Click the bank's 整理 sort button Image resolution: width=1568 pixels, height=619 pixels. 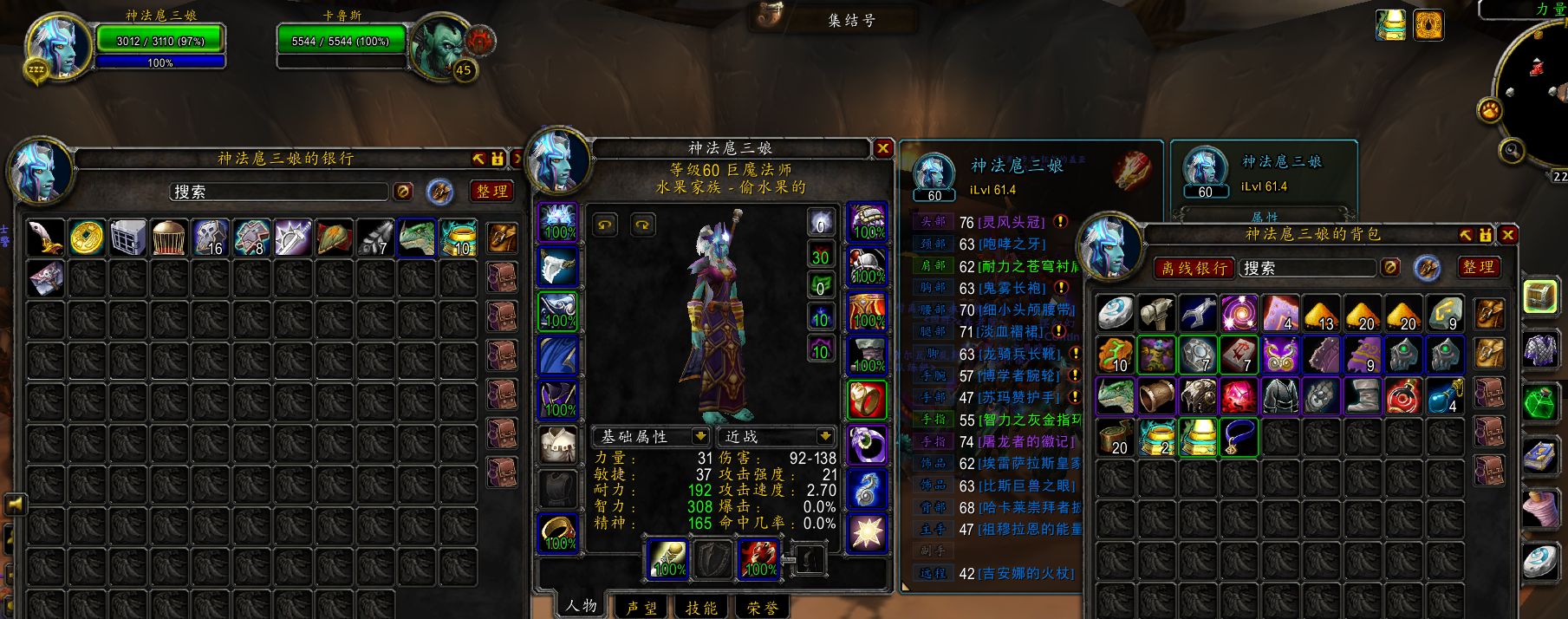pyautogui.click(x=491, y=192)
